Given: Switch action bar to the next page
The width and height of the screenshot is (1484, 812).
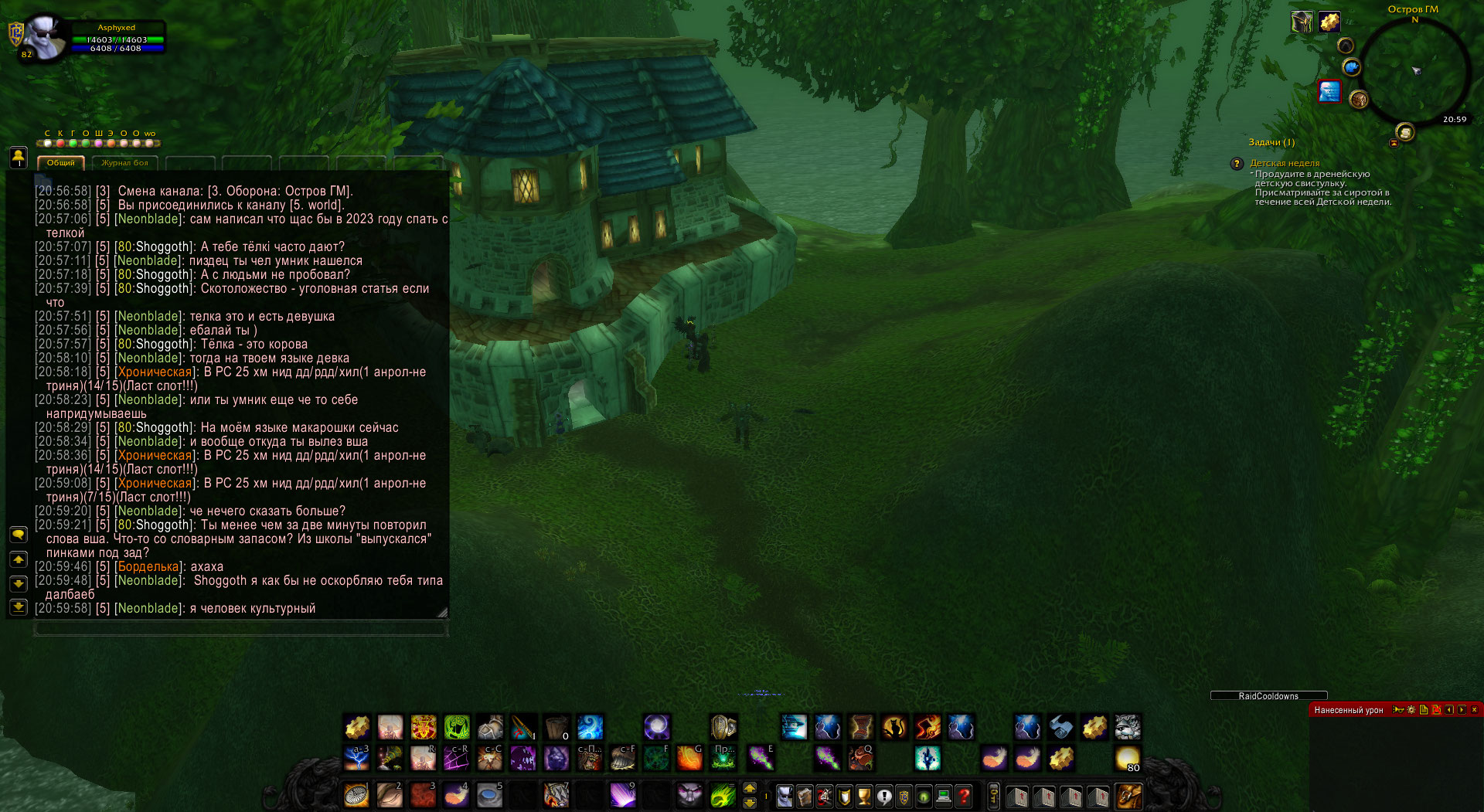Looking at the screenshot, I should pos(750,789).
